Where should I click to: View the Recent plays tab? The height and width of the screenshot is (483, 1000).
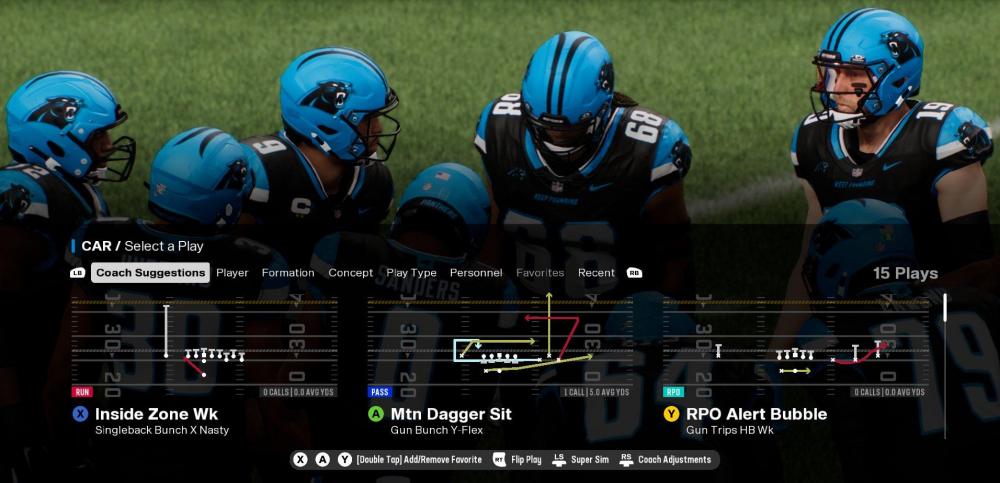(596, 273)
